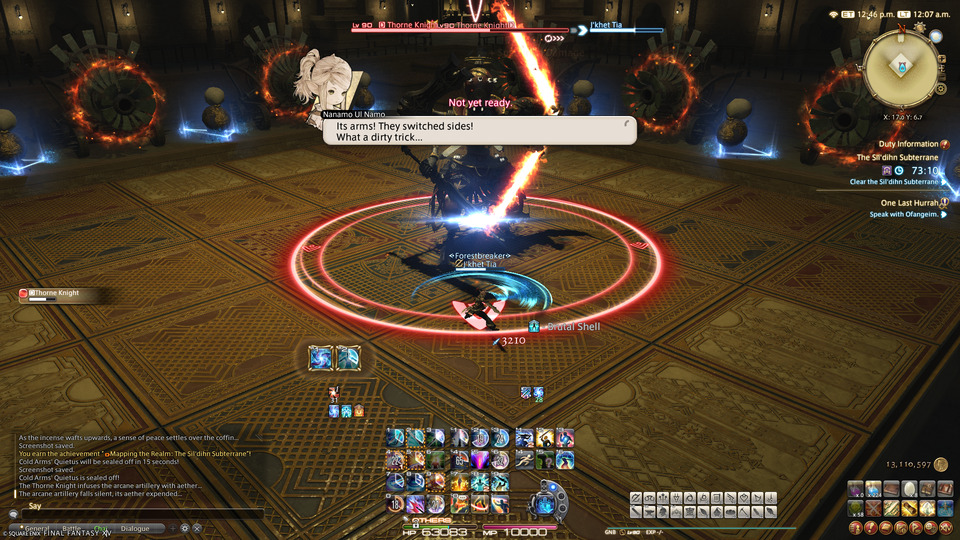The width and height of the screenshot is (960, 540).
Task: Use the white egg item slot
Action: coord(910,489)
